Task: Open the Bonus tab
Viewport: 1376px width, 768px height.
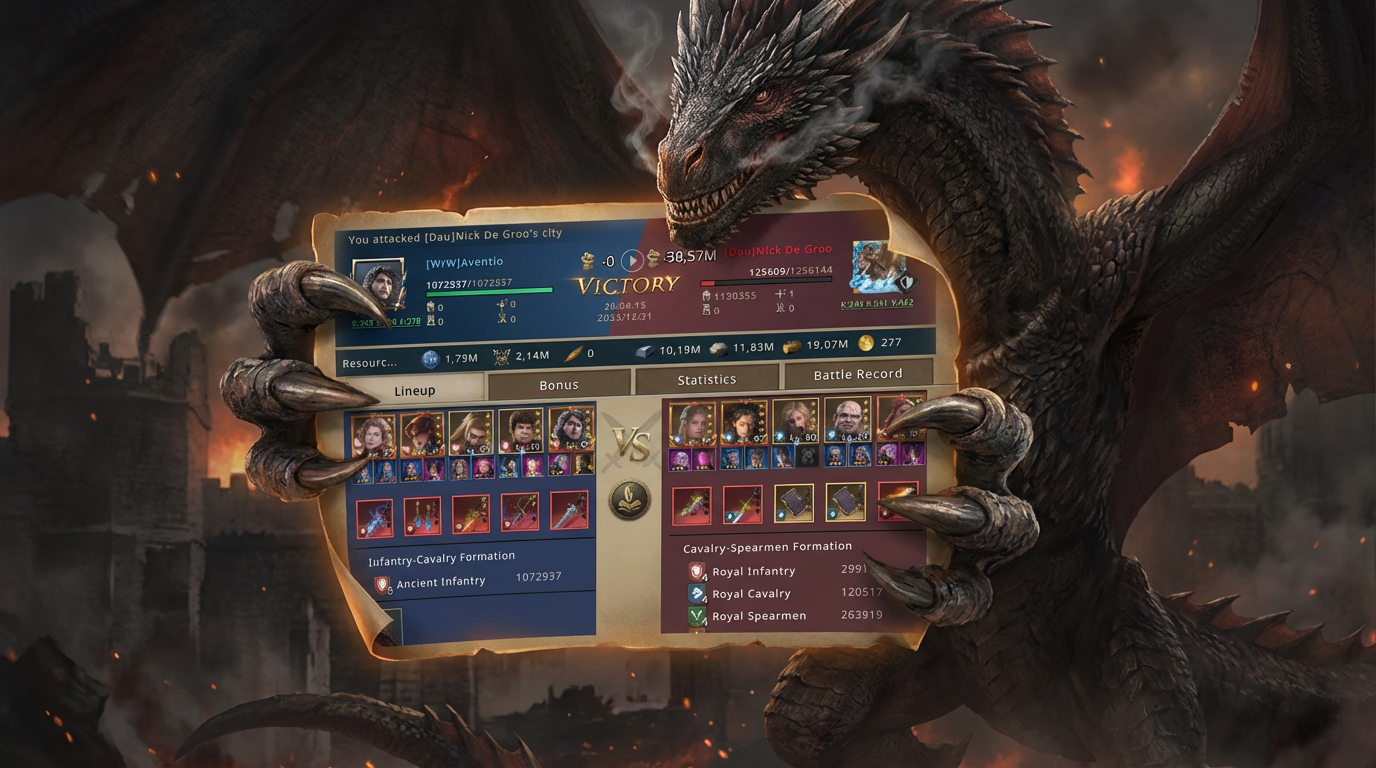Action: tap(558, 385)
